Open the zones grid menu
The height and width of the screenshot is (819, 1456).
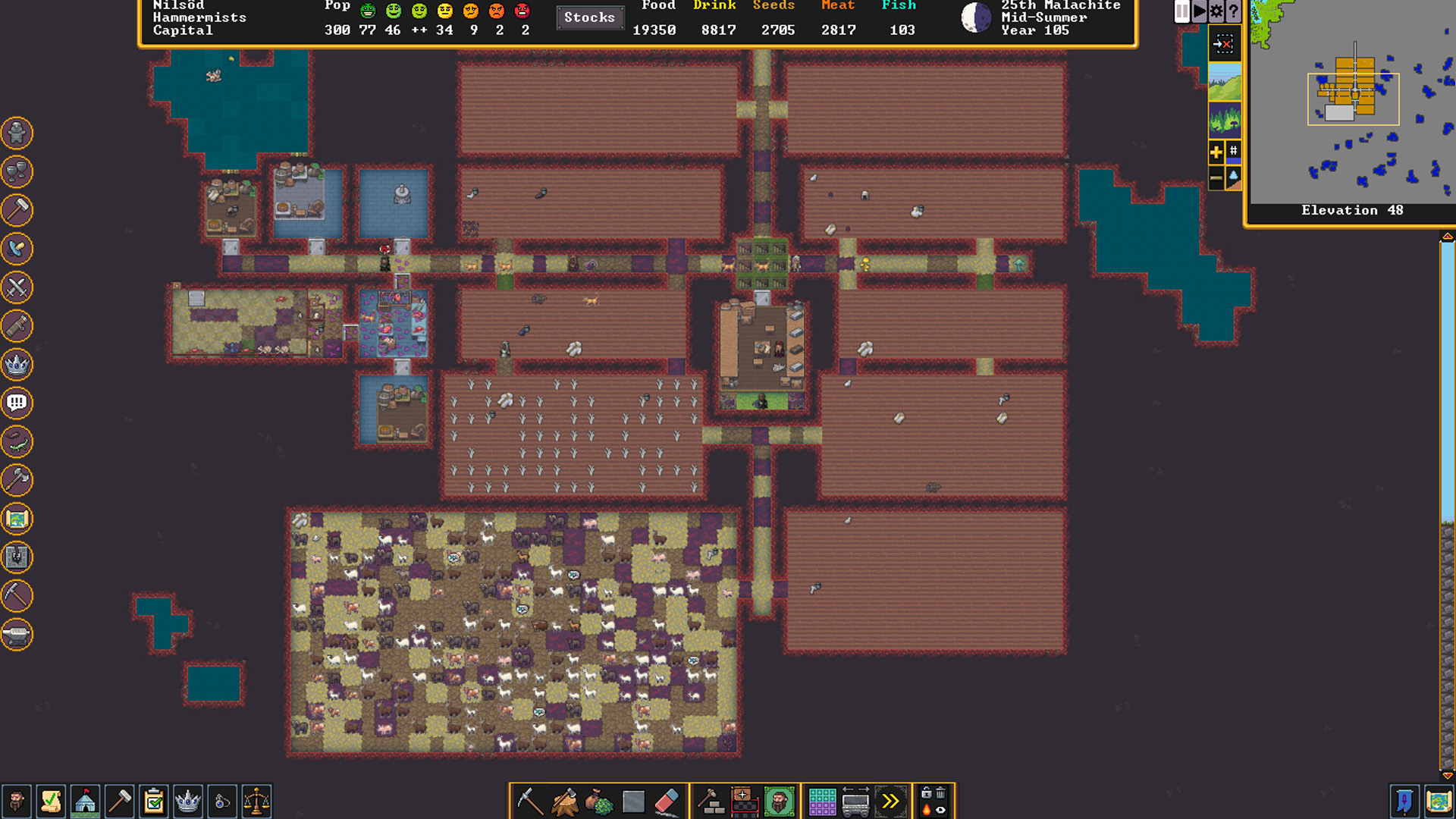tap(822, 802)
